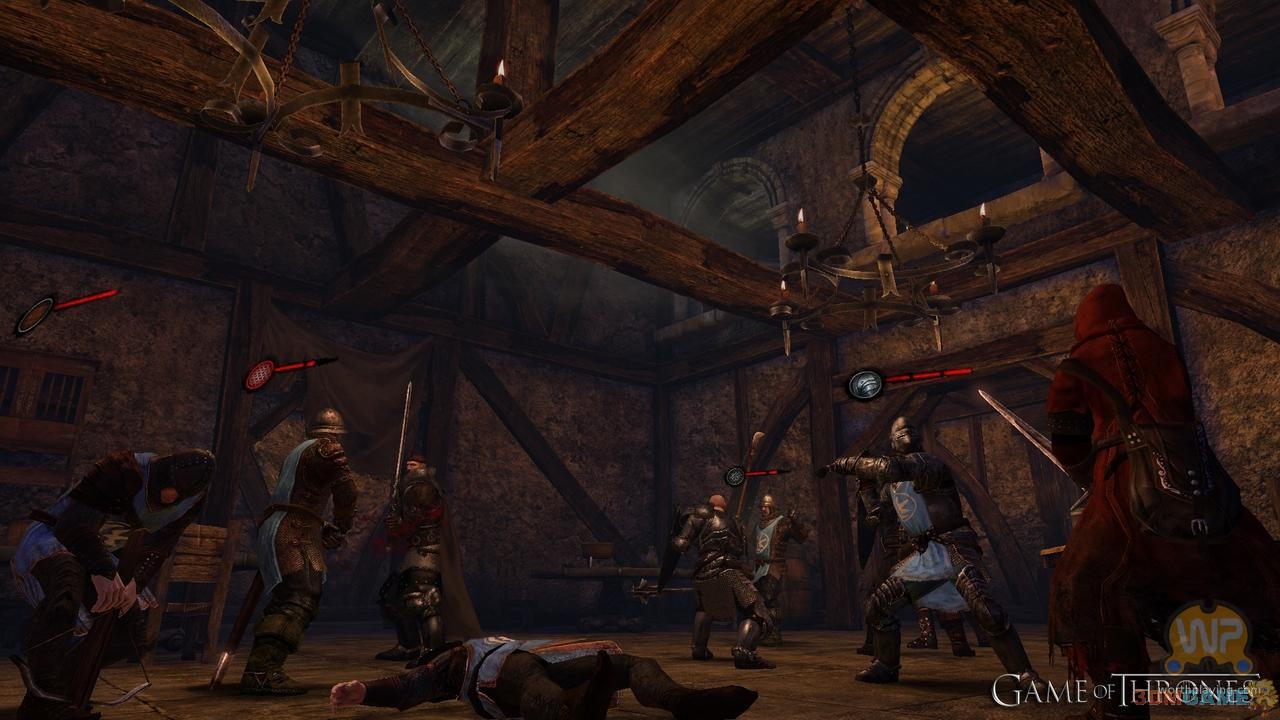The image size is (1280, 720).
Task: Pick the enemy marker with dark orange emblem
Action: click(x=33, y=314)
